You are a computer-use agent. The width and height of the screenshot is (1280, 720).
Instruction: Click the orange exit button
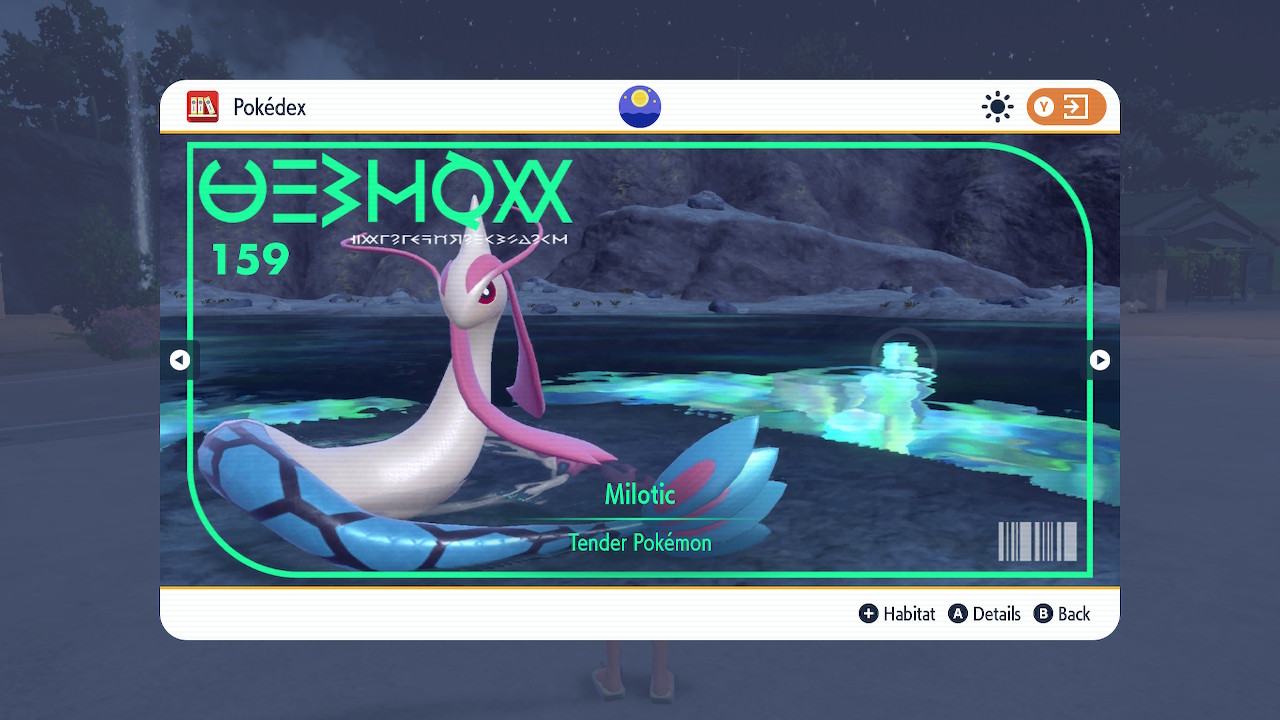[1066, 107]
